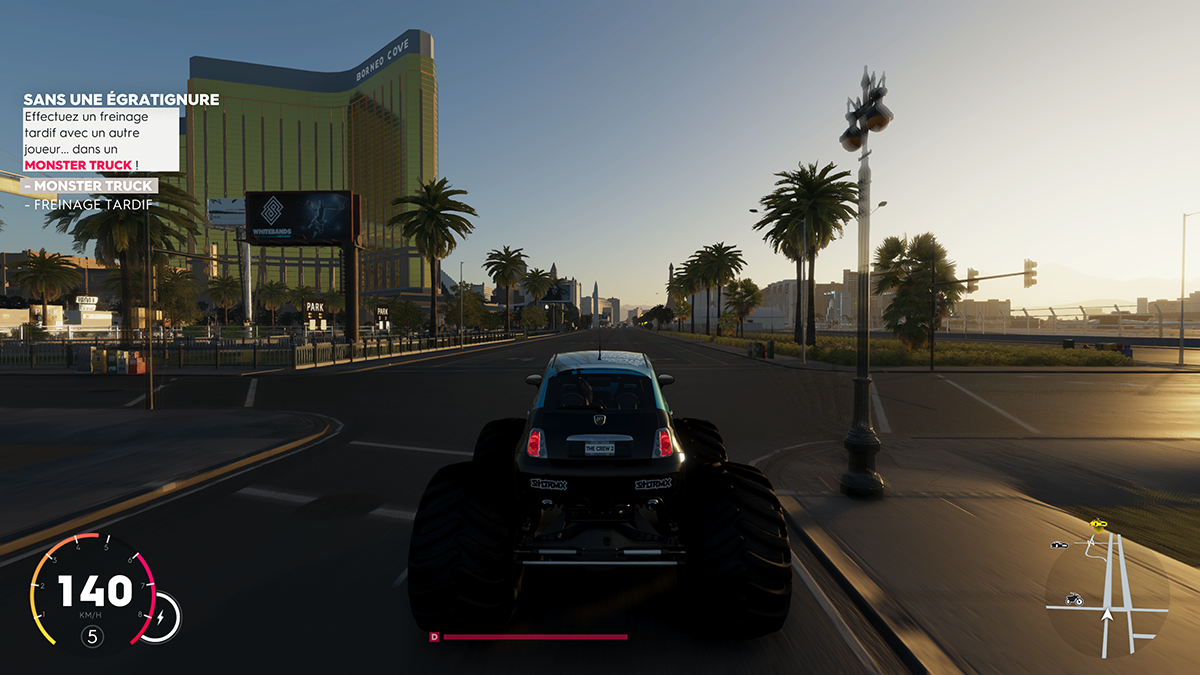The image size is (1200, 675).
Task: Select the Monster Truck objective line
Action: click(89, 186)
